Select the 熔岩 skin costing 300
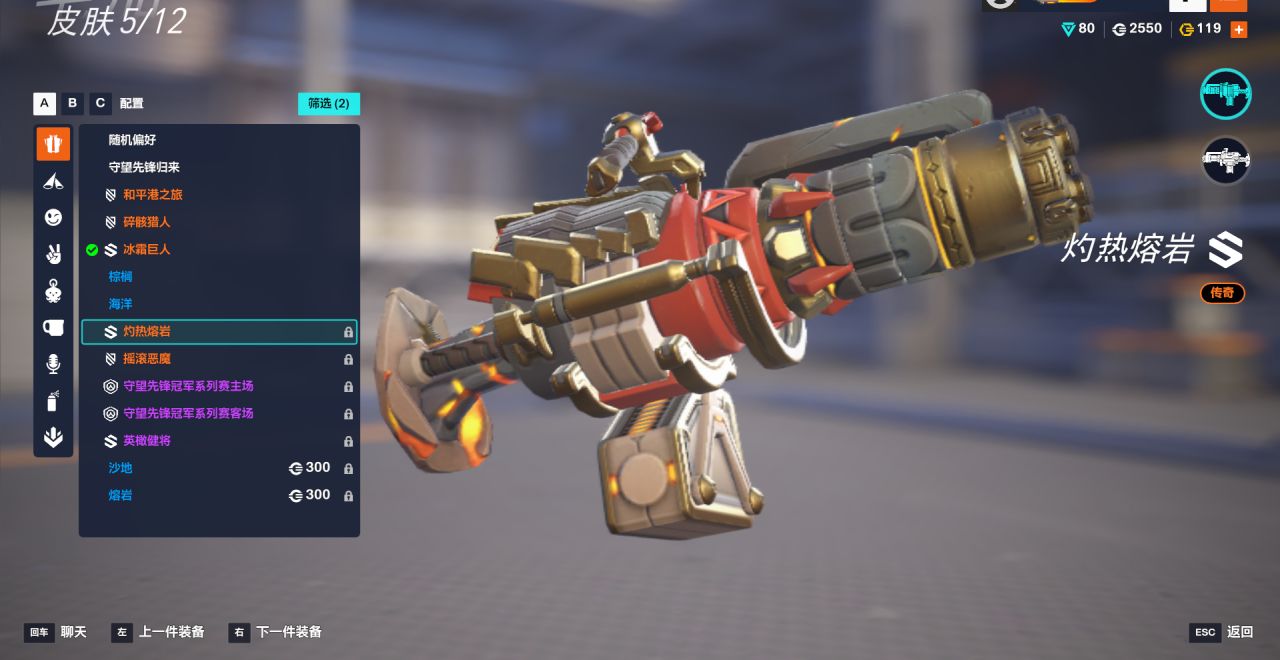The width and height of the screenshot is (1280, 660). pyautogui.click(x=120, y=495)
